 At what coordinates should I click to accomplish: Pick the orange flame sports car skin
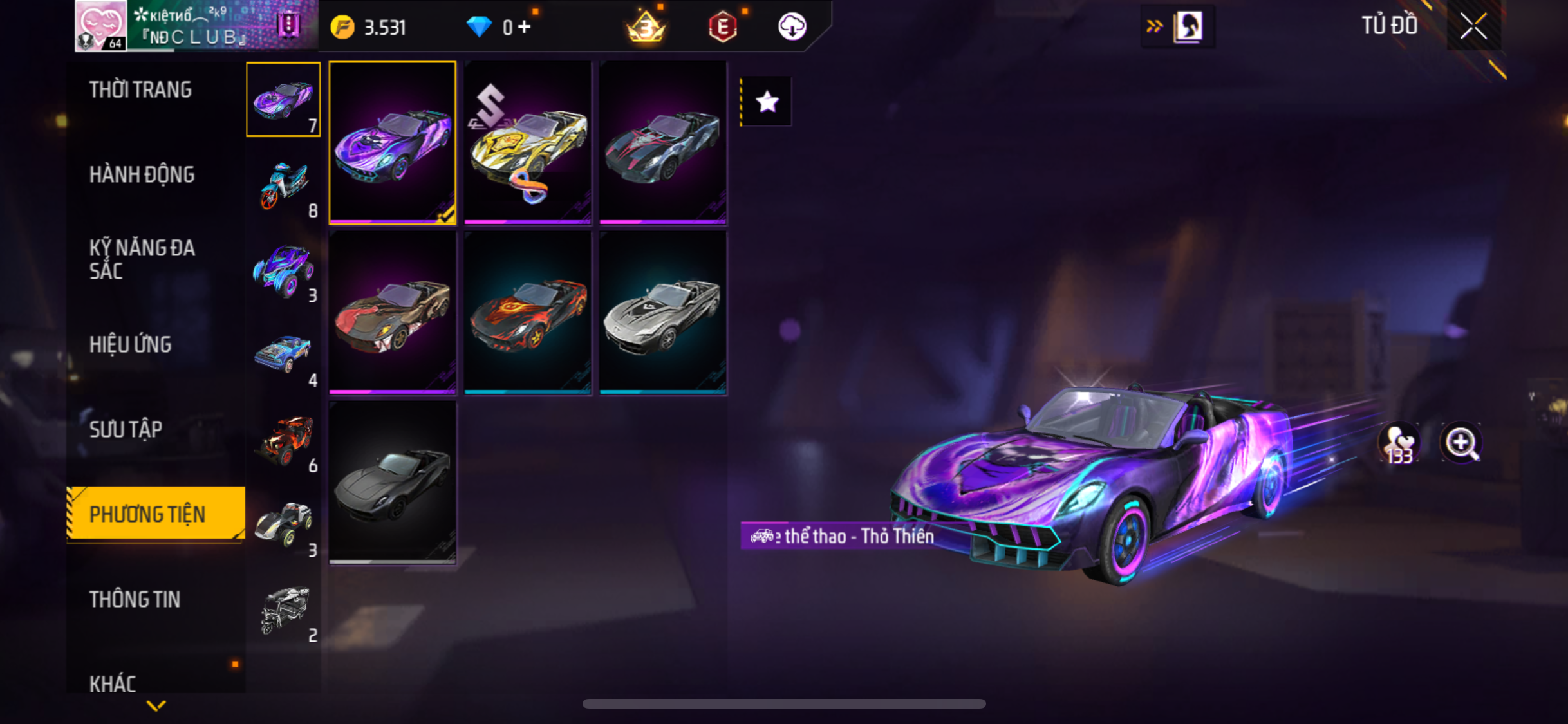[x=528, y=312]
